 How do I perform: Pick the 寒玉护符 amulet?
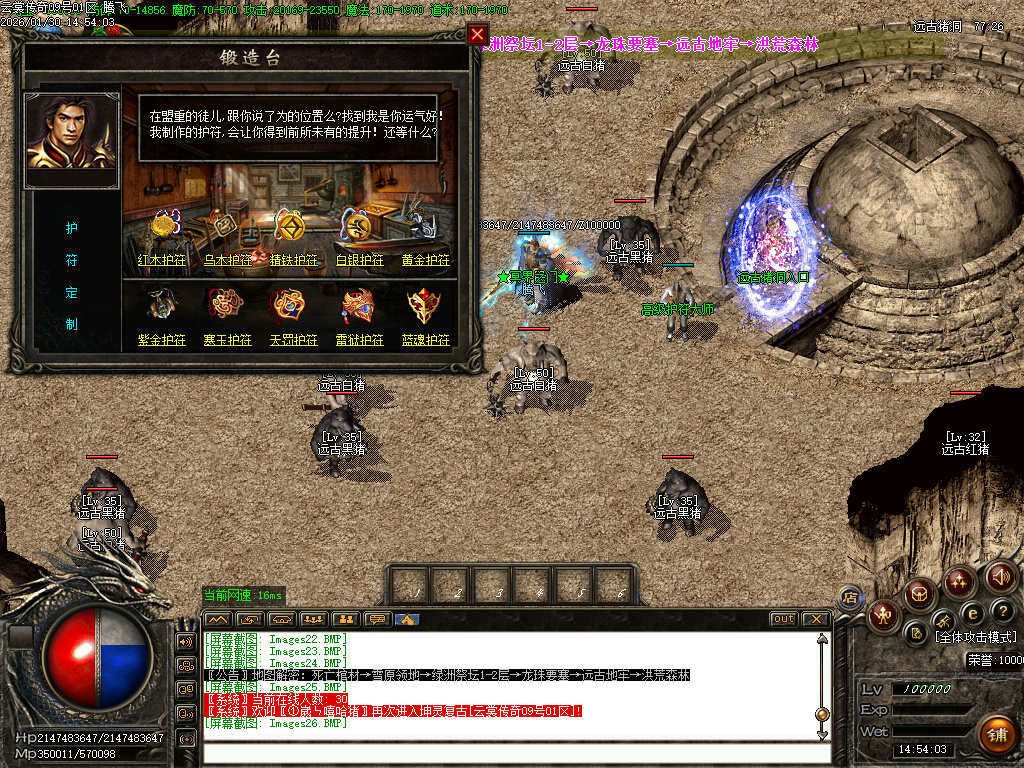(x=226, y=340)
